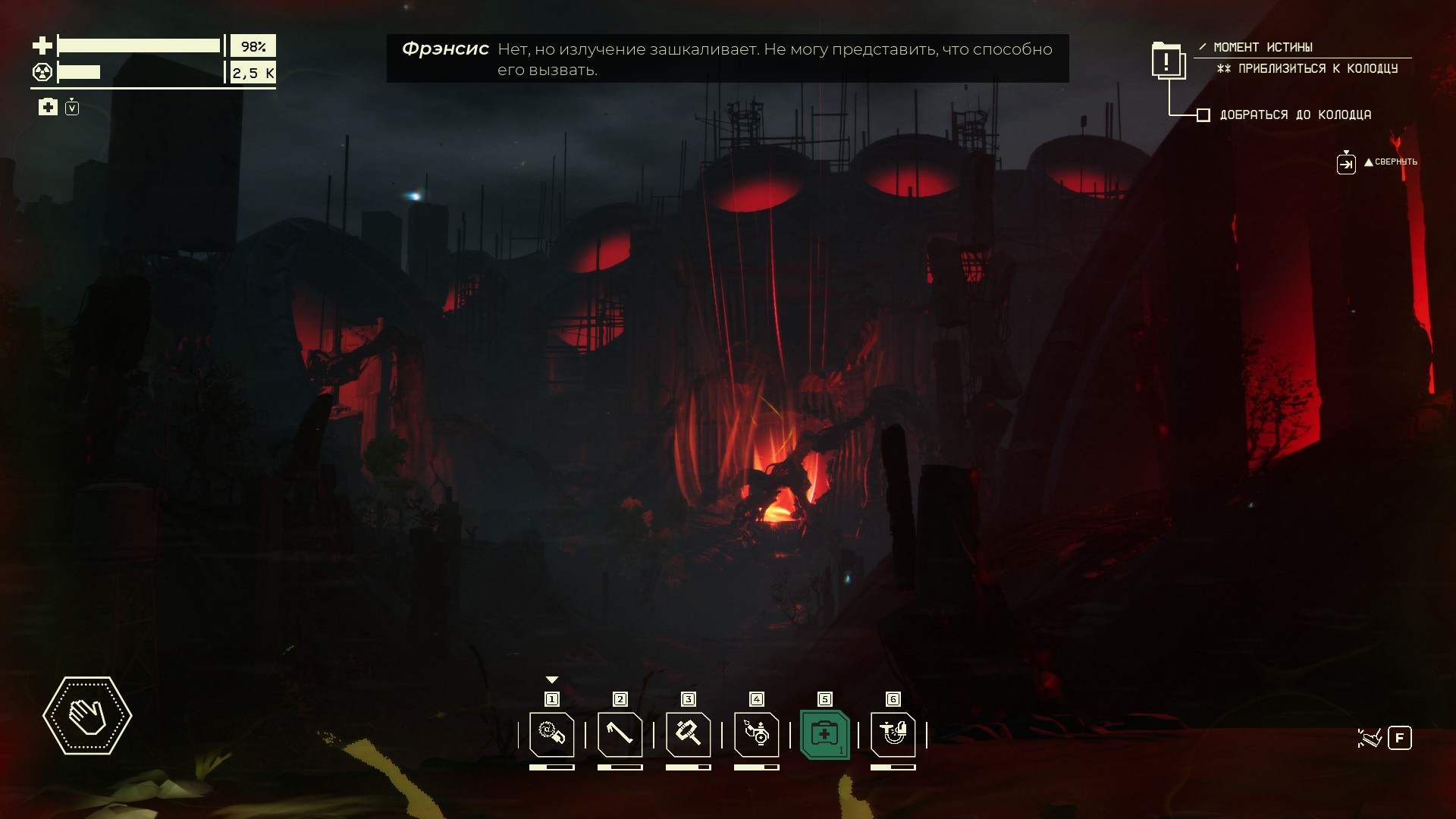This screenshot has width=1456, height=819.
Task: Select the Момент истины quest title
Action: (1263, 47)
